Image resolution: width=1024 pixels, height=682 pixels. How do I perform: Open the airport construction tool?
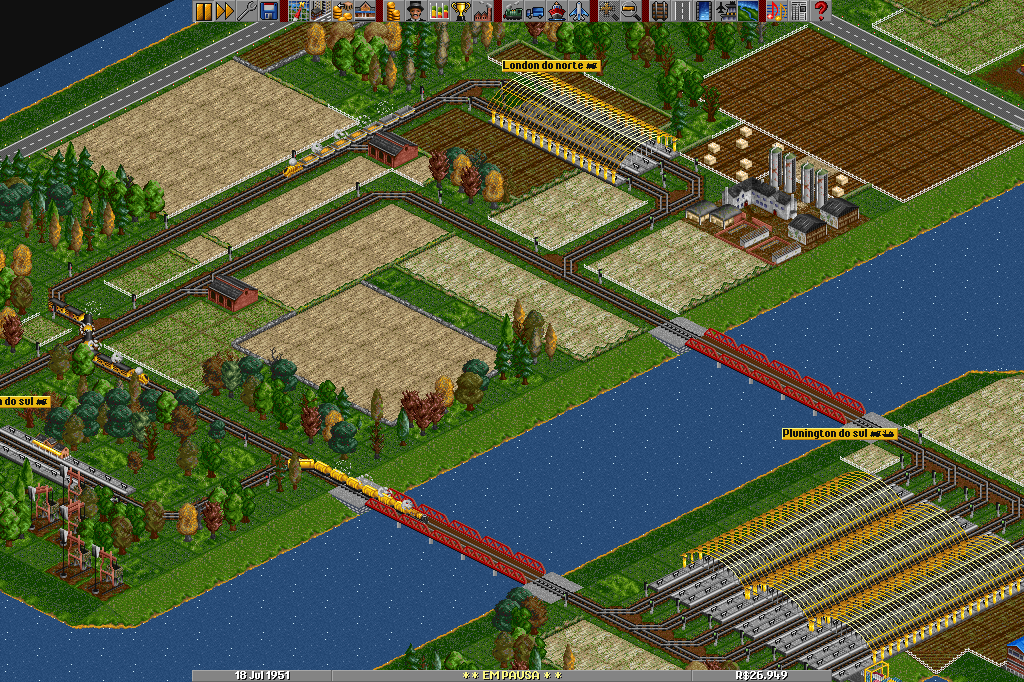coord(725,11)
